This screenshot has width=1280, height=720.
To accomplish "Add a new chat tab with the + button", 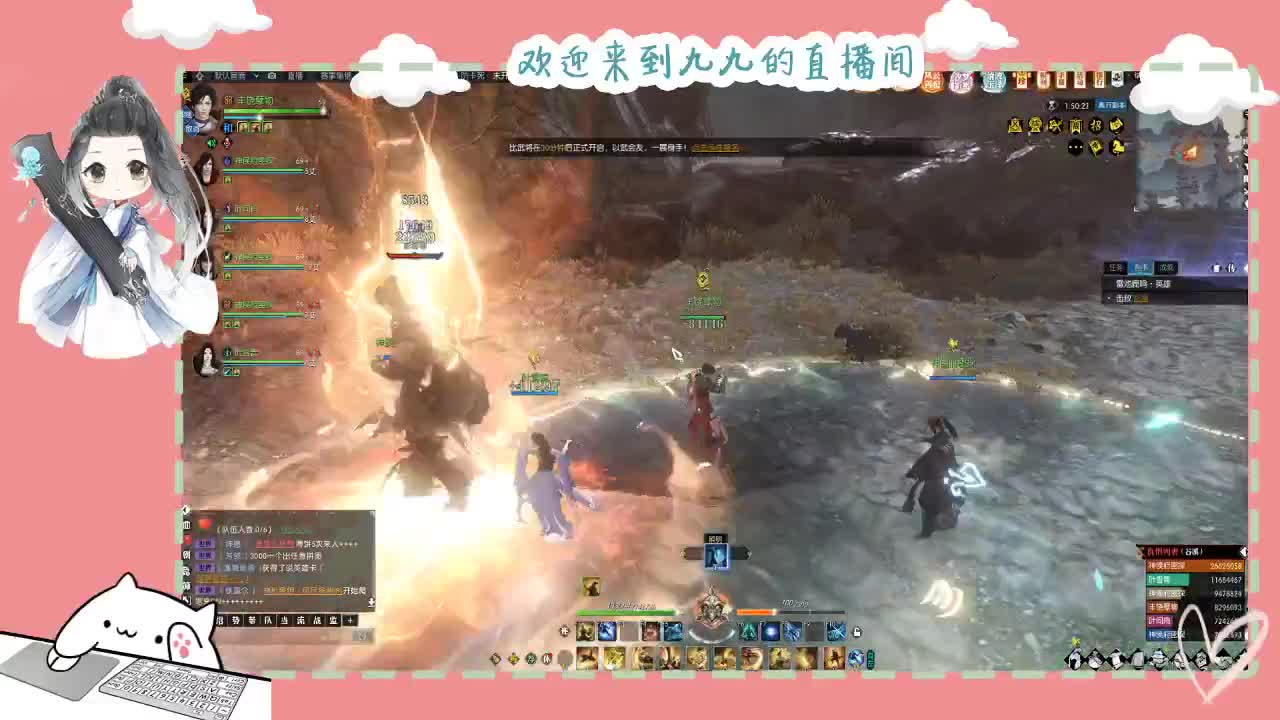I will click(350, 620).
